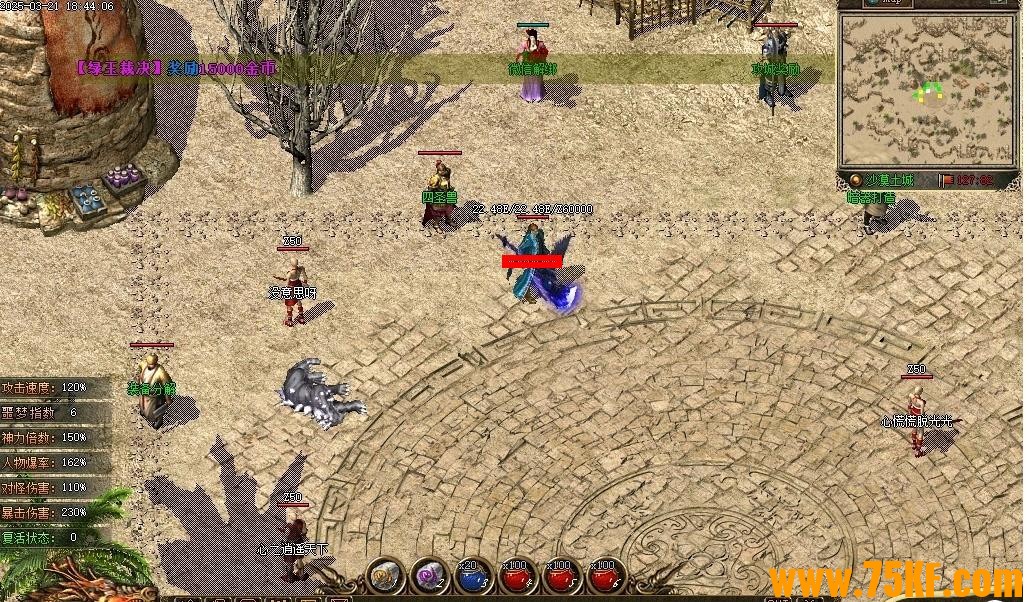Use the orange rune stone in slot 1

(x=385, y=575)
